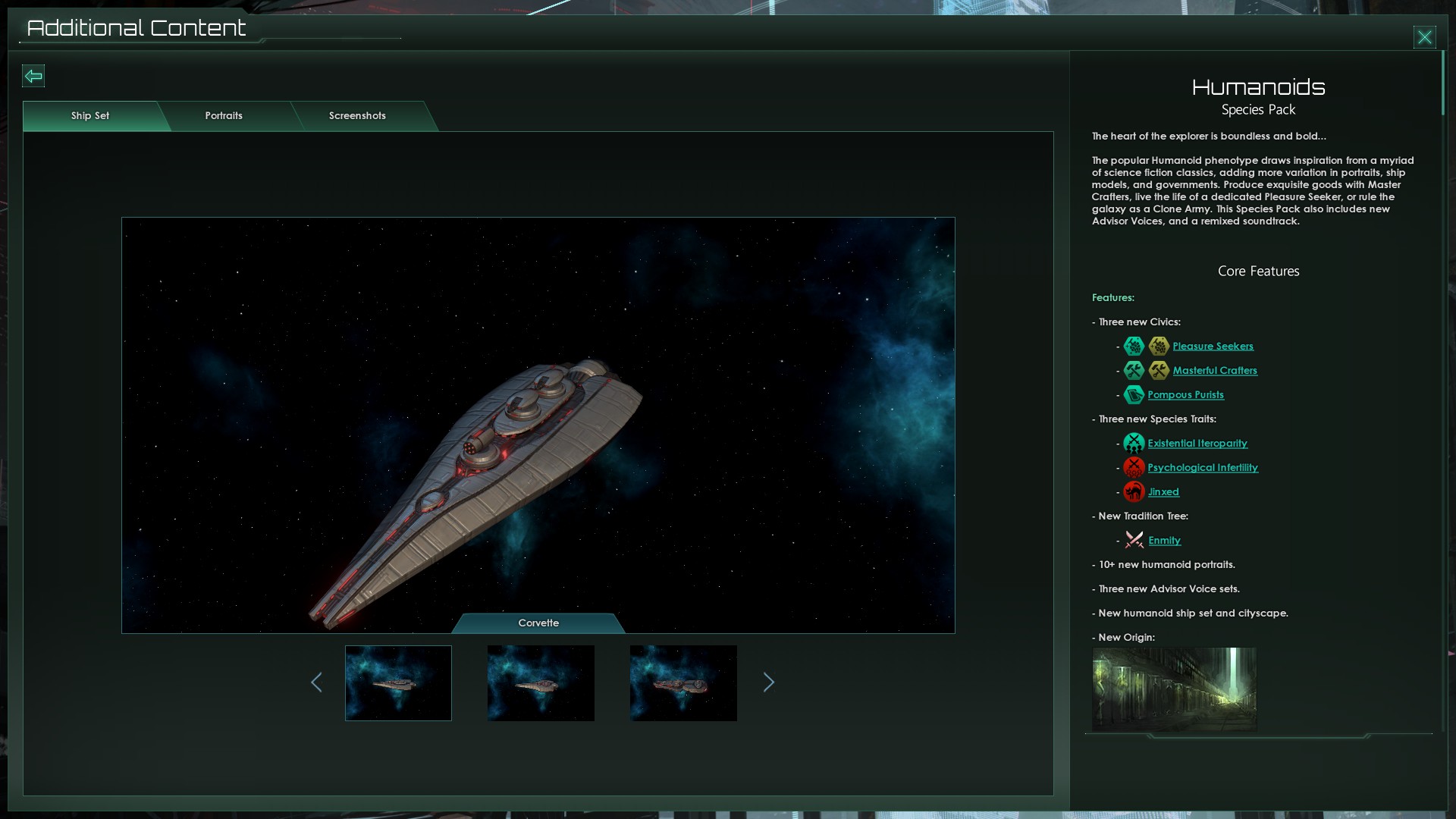
Task: Click the Existential Iteroparity trait icon
Action: (1134, 443)
